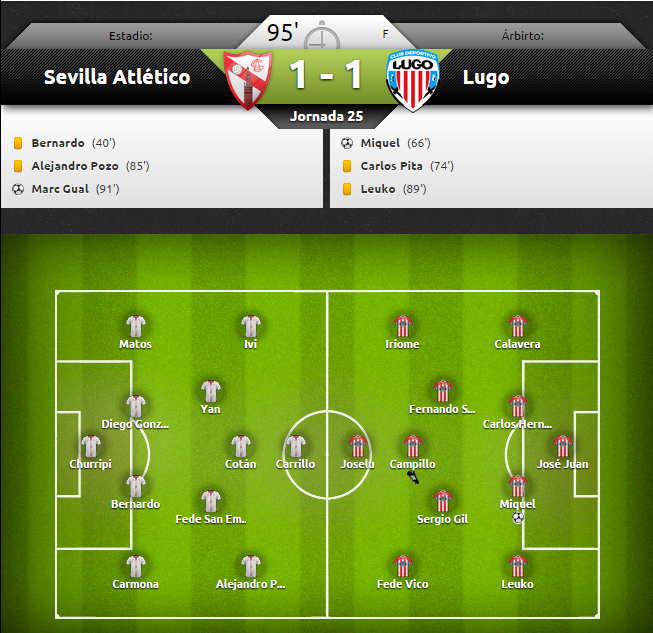Choose Fede Vico's player marker
Screen dimensions: 653x633
click(402, 566)
